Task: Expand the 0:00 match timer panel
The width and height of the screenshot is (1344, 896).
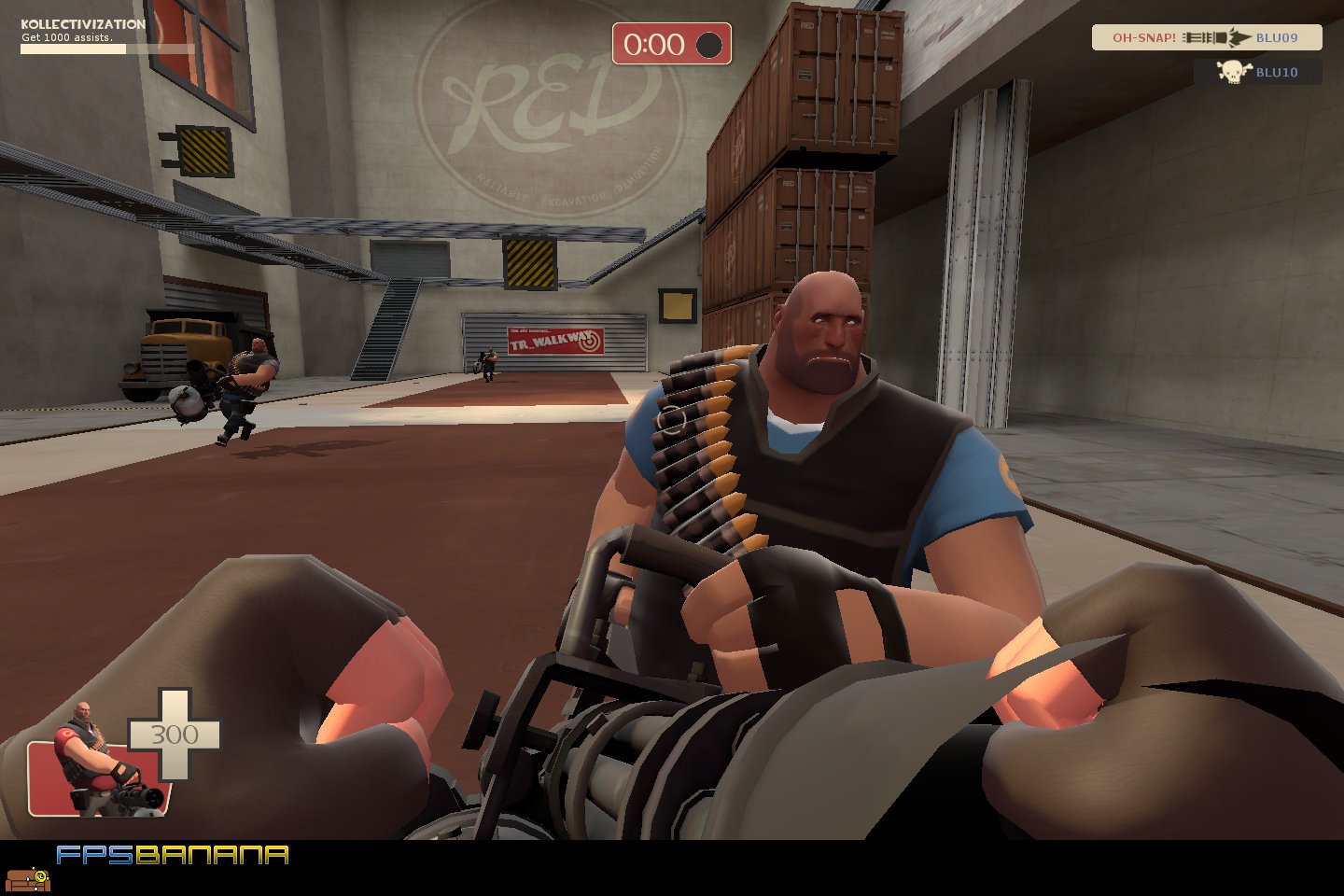Action: pos(670,44)
